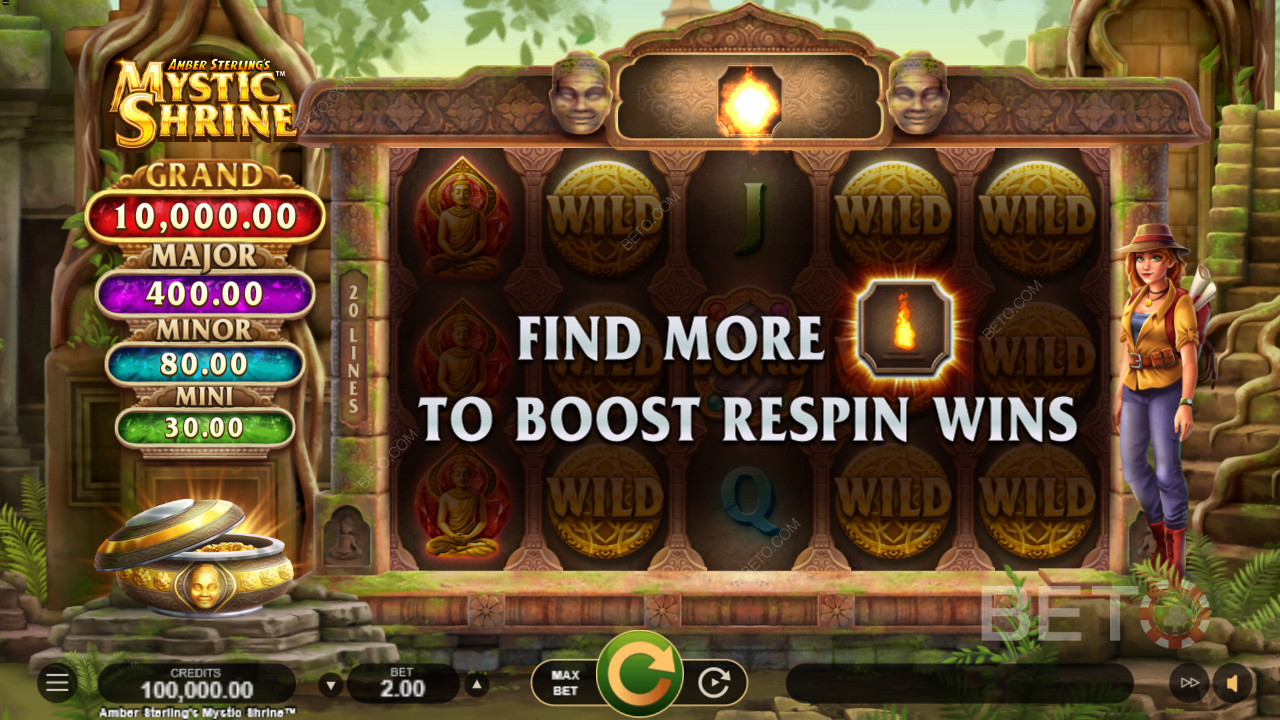The image size is (1280, 720).
Task: Toggle fast-forward turbo mode
Action: point(1189,683)
